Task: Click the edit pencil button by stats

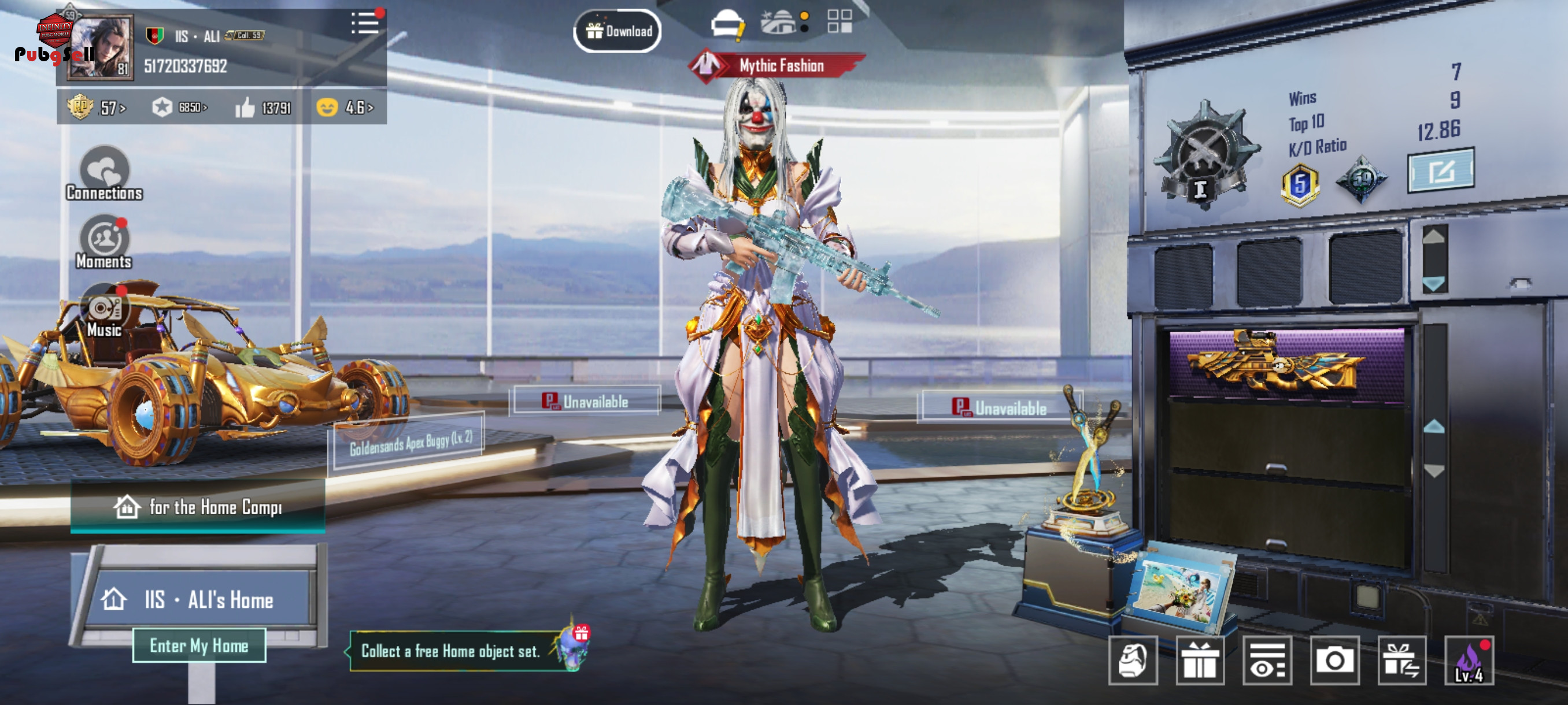Action: 1441,171
